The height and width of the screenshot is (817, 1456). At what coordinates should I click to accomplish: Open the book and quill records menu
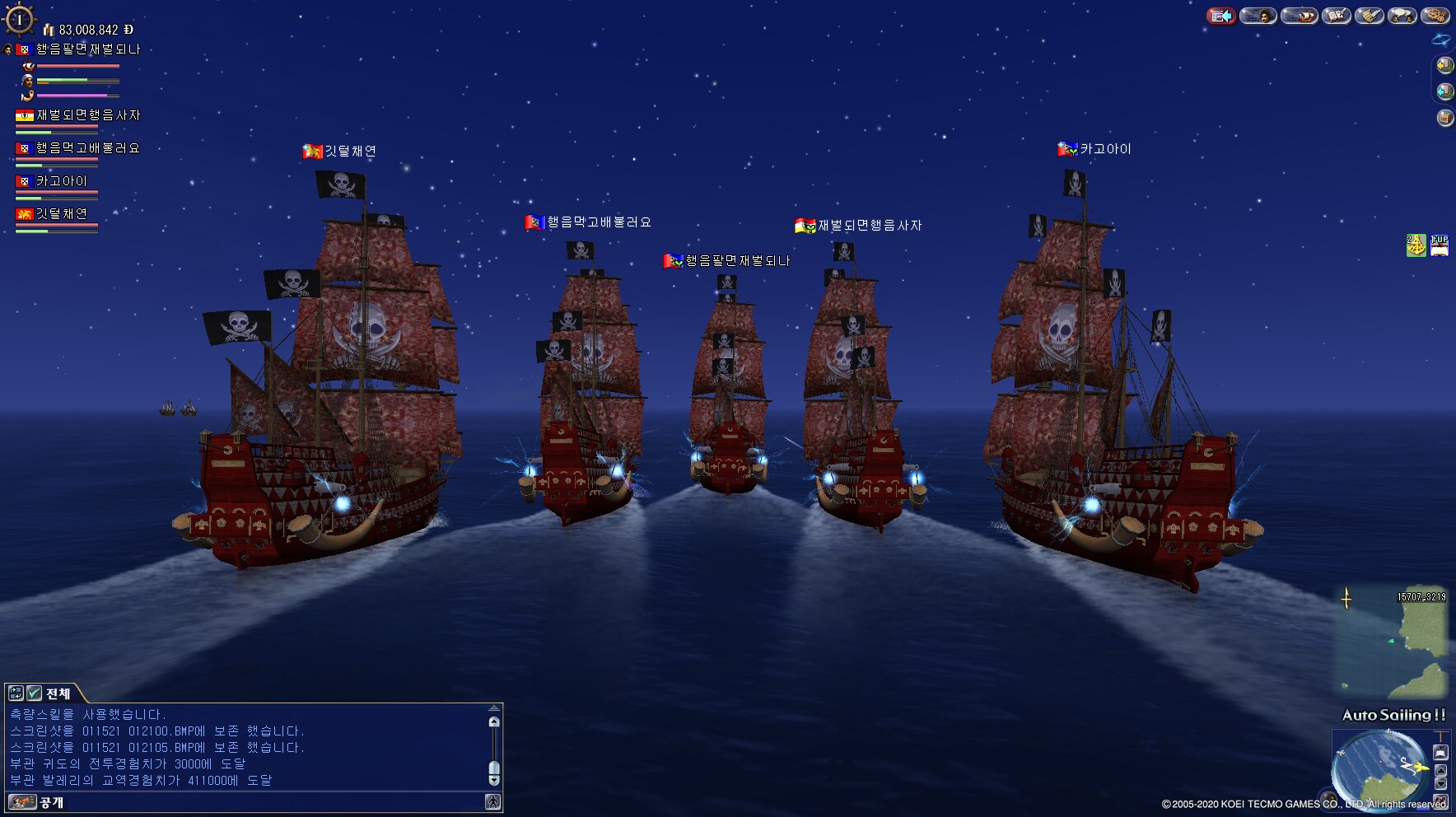[1337, 16]
